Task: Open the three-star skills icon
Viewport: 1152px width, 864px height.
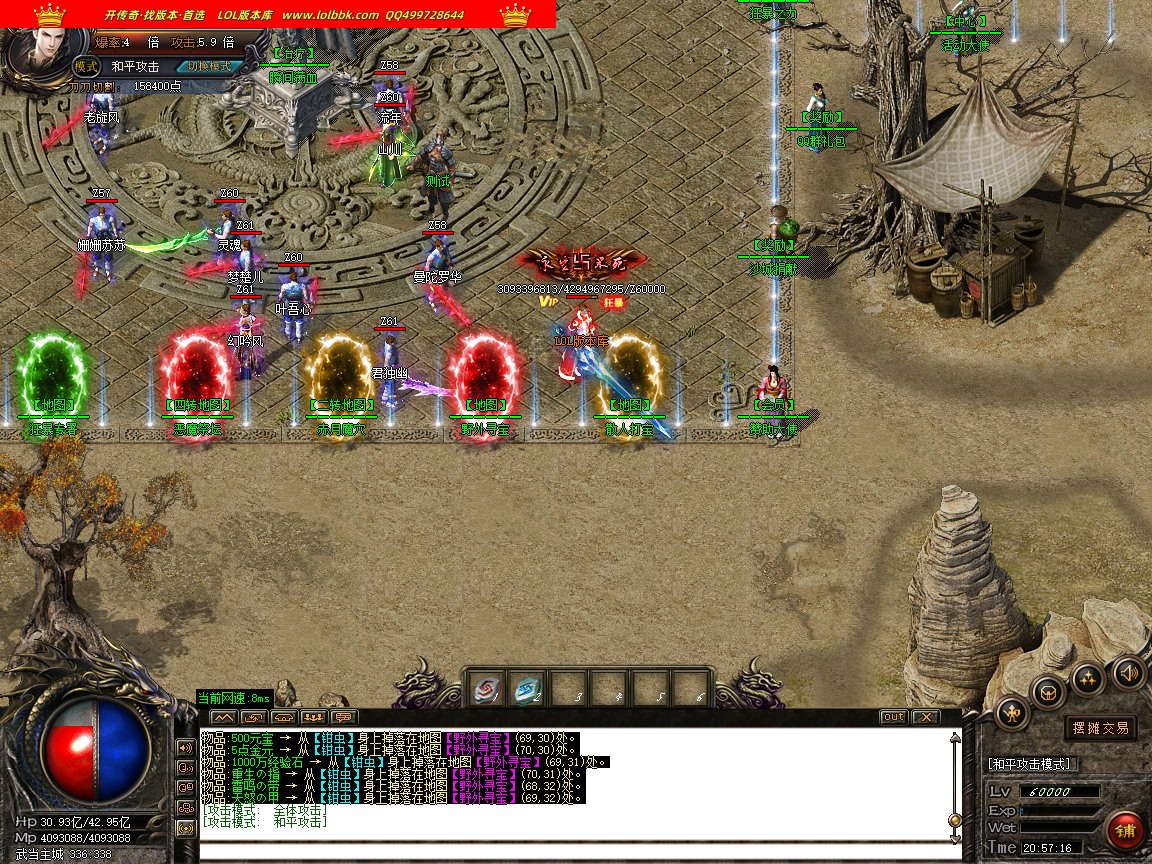Action: click(1087, 679)
